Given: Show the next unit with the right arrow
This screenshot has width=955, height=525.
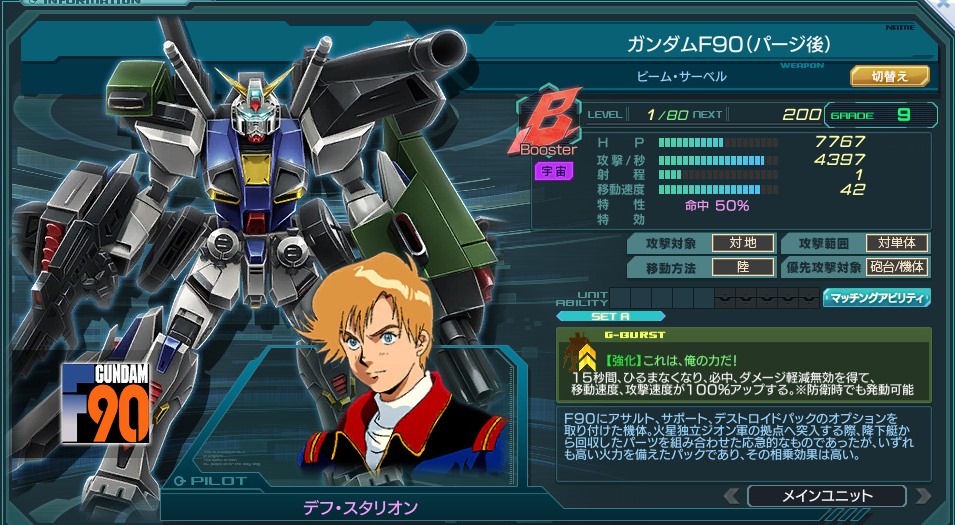Looking at the screenshot, I should click(x=922, y=496).
